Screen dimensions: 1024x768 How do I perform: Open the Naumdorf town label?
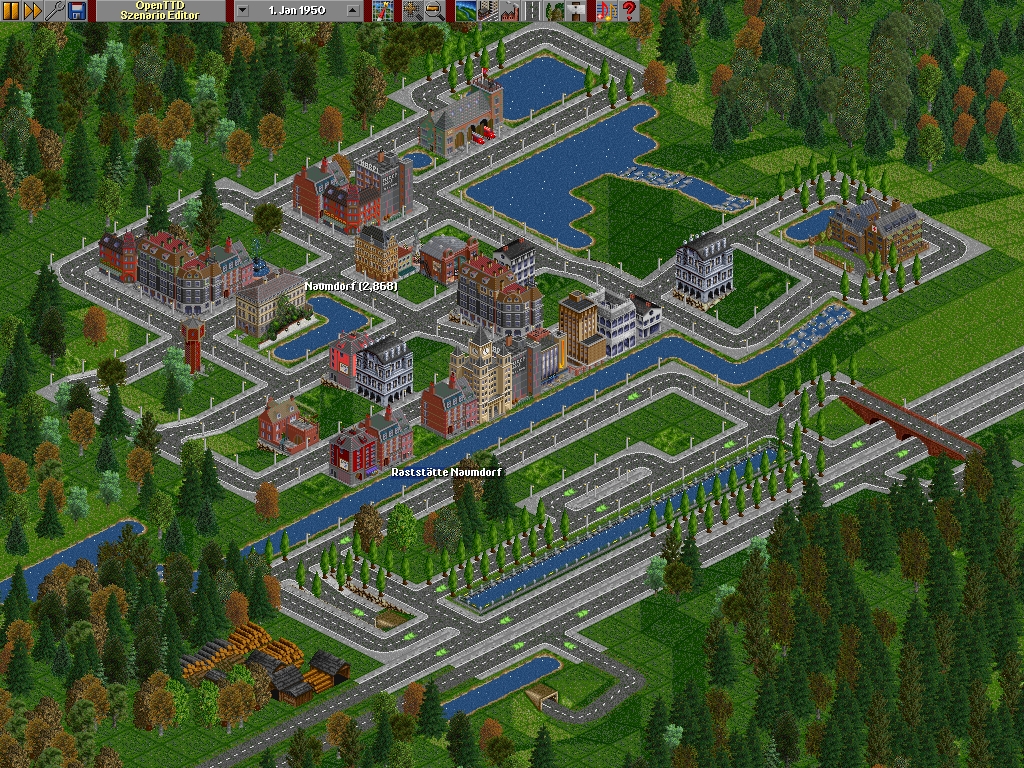pos(351,287)
